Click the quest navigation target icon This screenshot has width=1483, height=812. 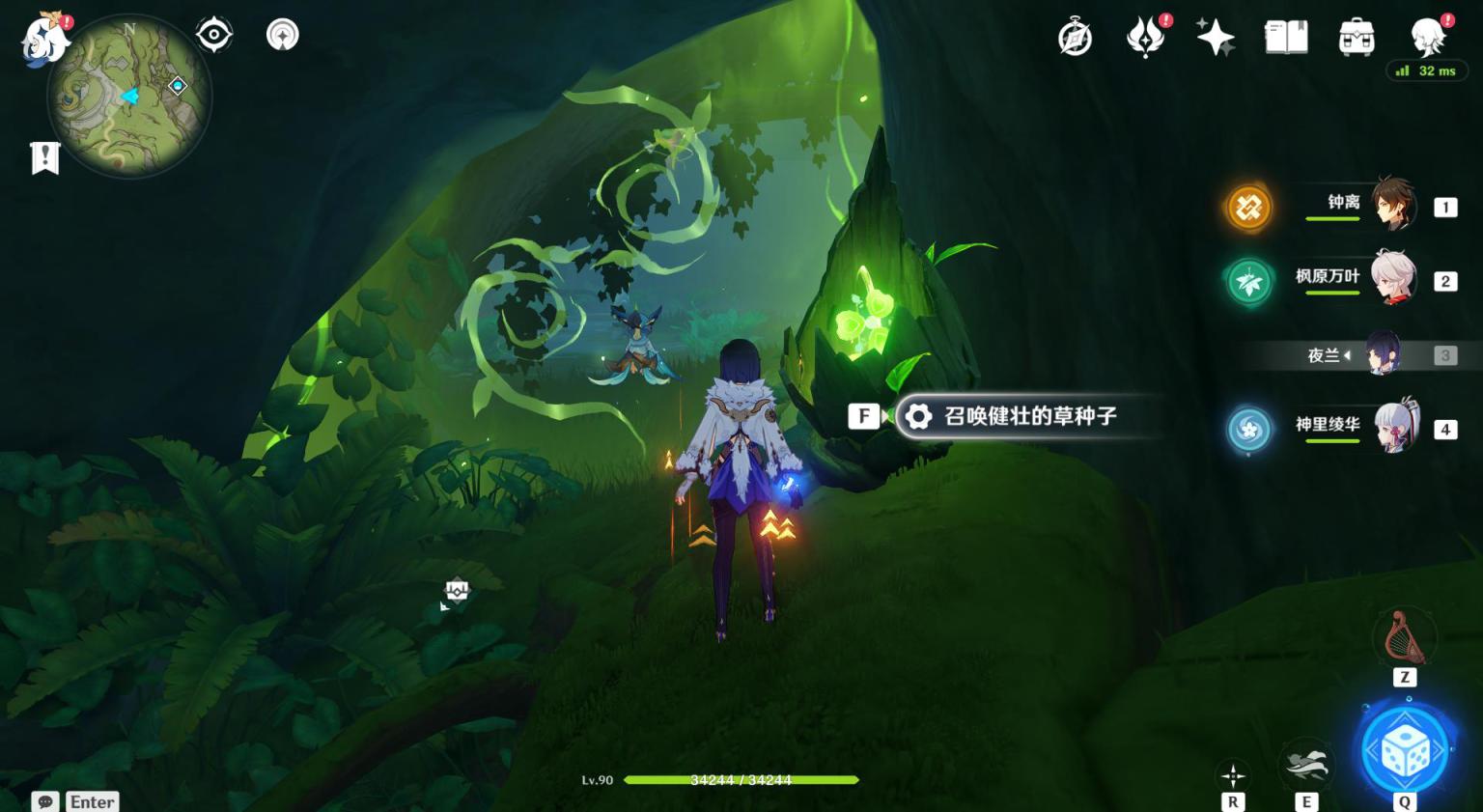pyautogui.click(x=213, y=35)
